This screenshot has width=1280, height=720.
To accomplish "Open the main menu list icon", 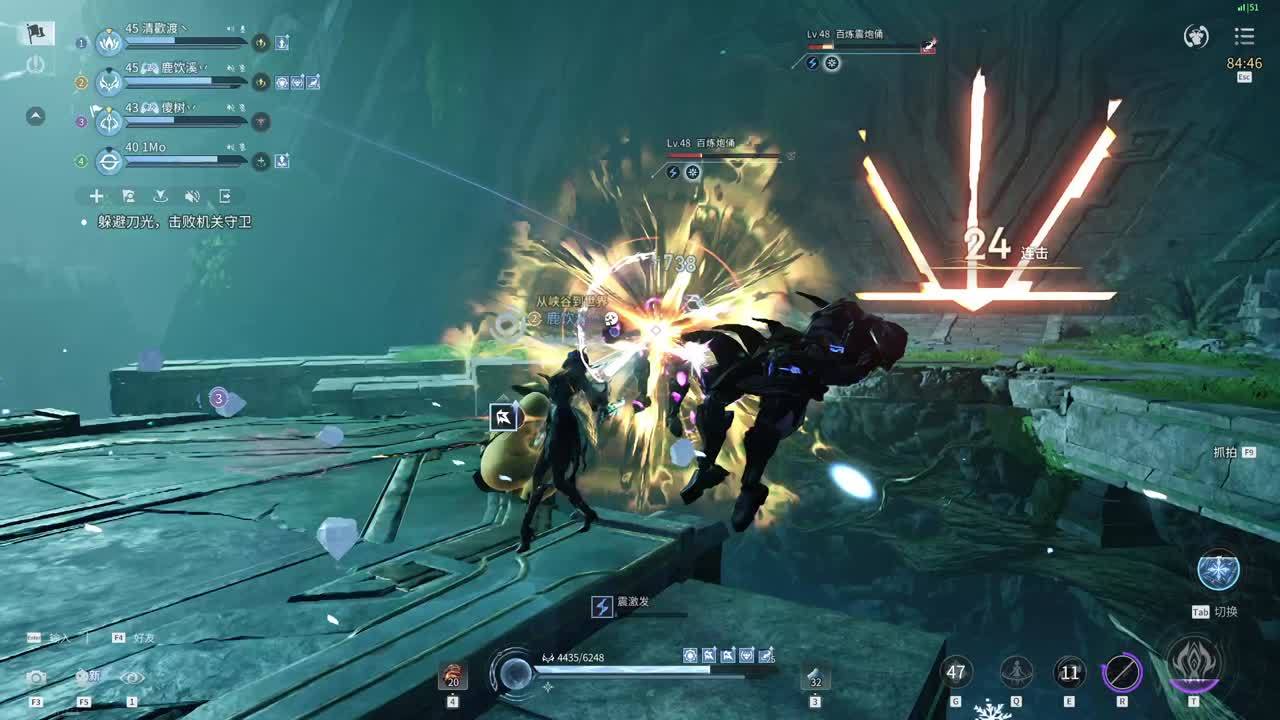I will (x=1244, y=36).
